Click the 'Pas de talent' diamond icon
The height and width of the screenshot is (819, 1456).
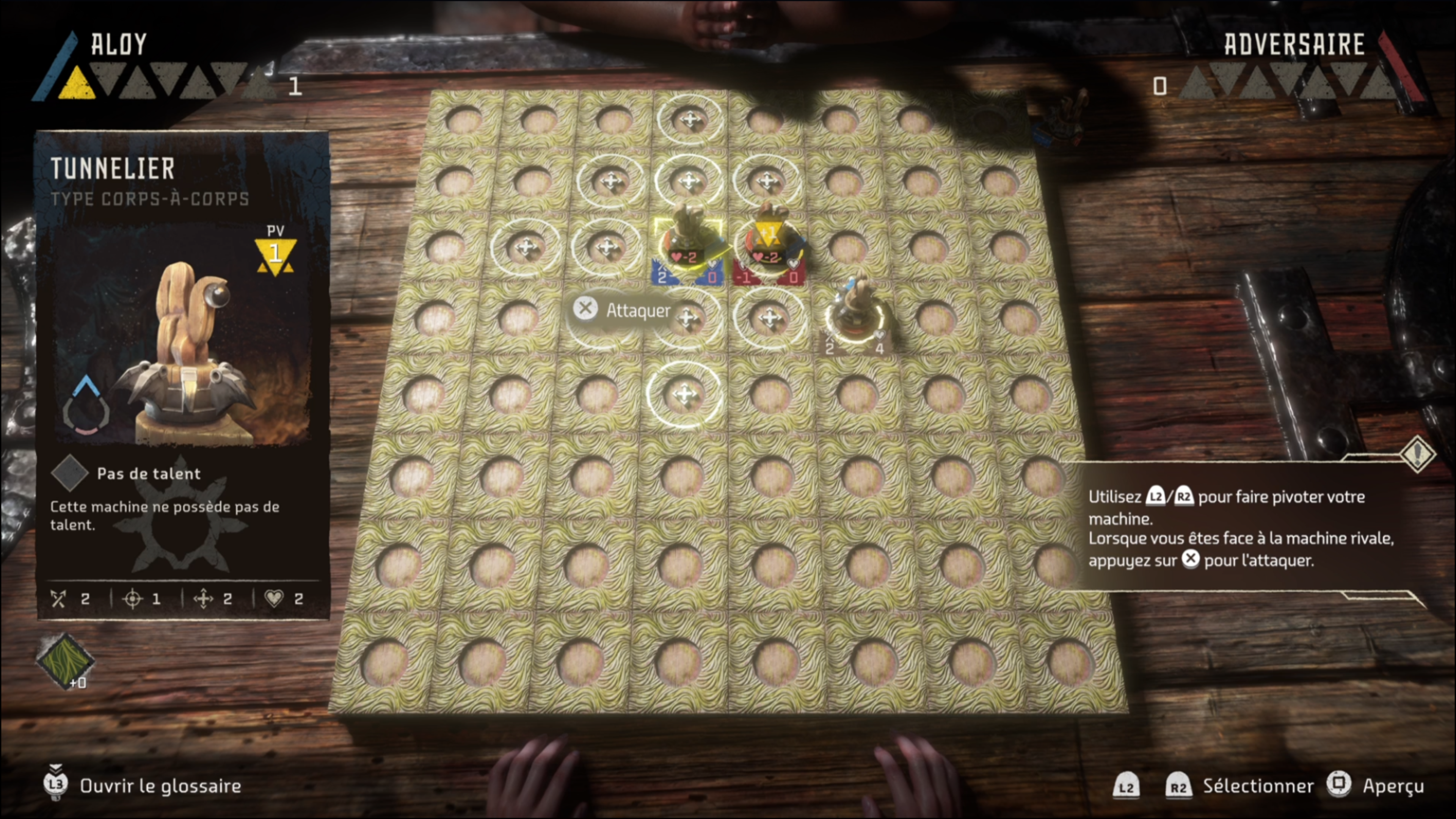(x=69, y=473)
